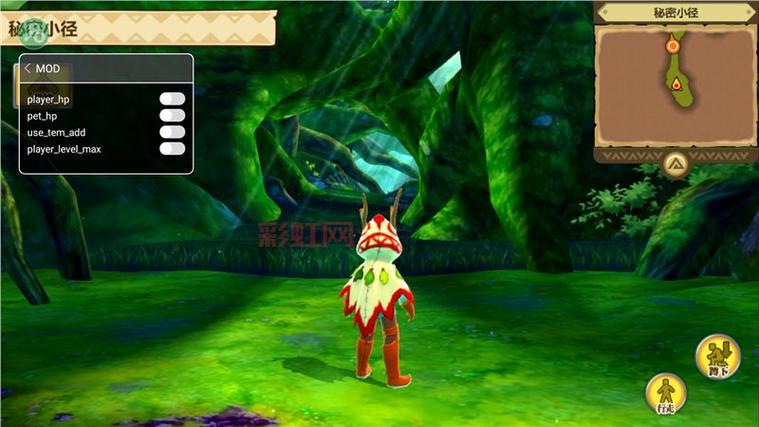Turn on the use_tem_add switch

(x=172, y=132)
